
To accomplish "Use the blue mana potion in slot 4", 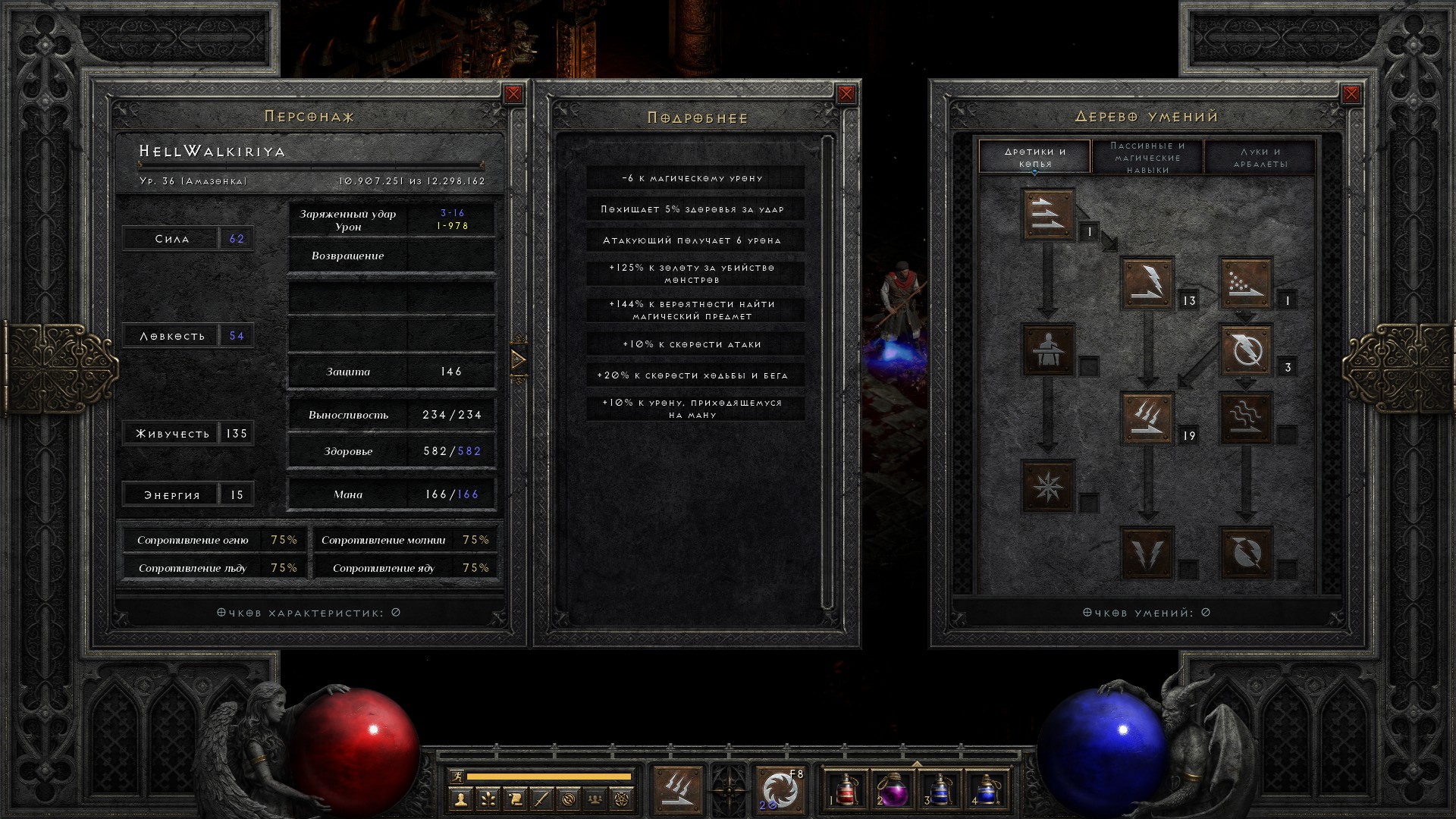I will pos(986,790).
